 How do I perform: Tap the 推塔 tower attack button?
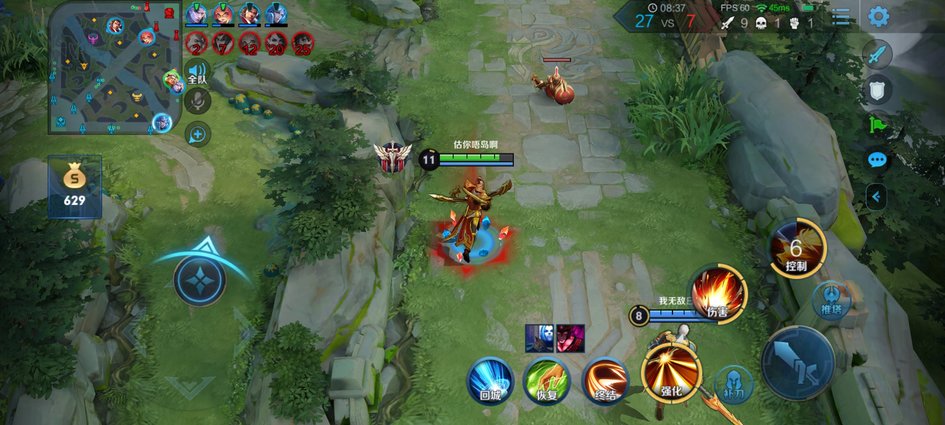point(831,299)
